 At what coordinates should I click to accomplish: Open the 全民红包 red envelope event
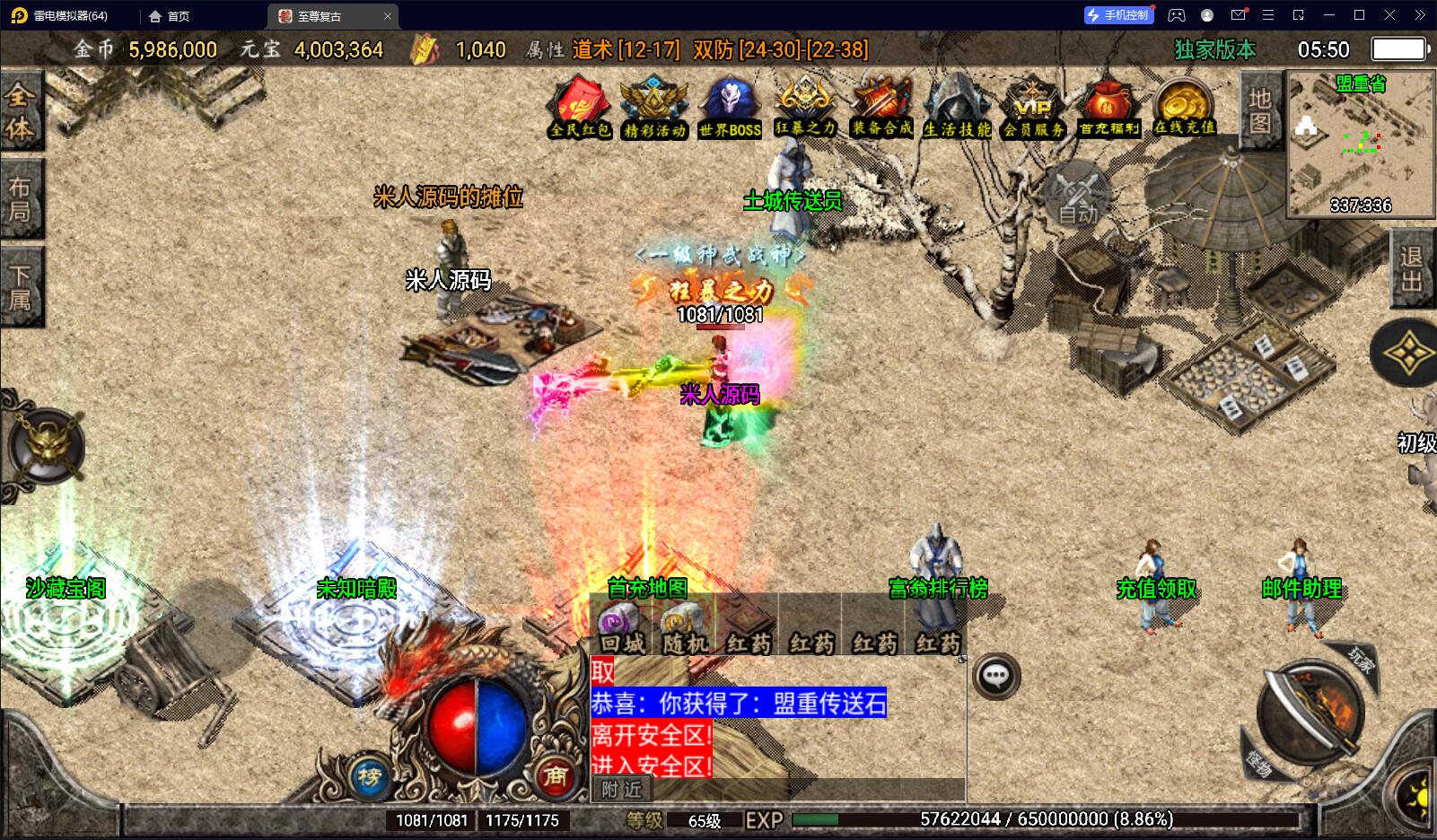[x=580, y=108]
